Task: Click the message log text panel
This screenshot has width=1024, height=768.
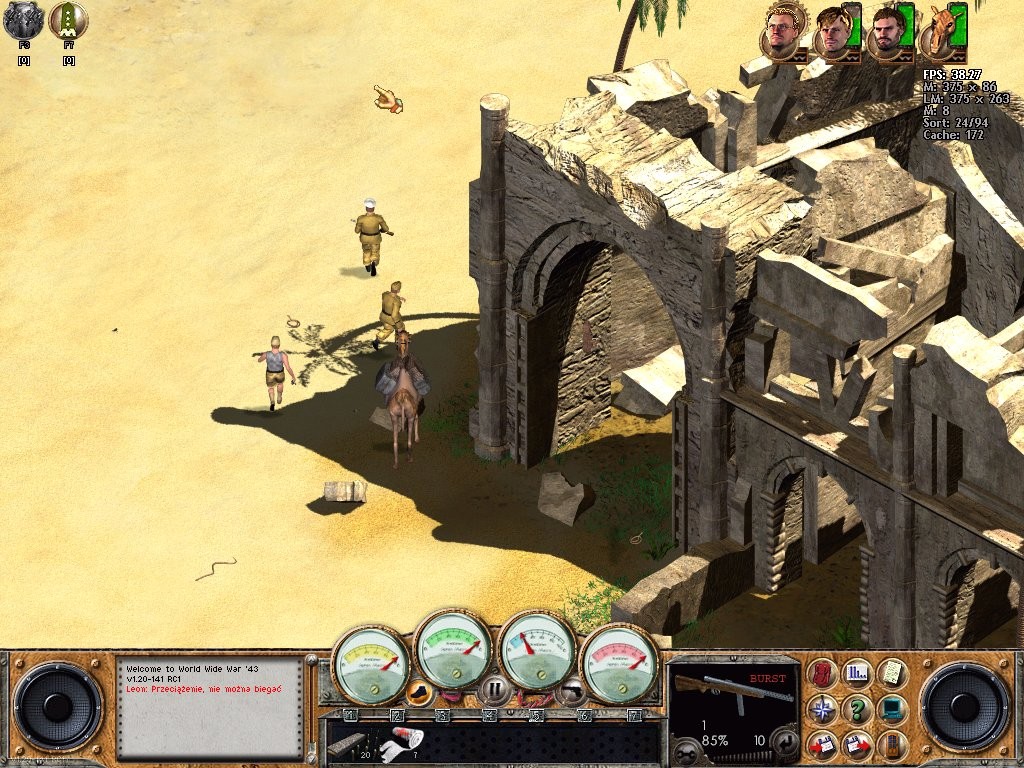Action: click(210, 707)
